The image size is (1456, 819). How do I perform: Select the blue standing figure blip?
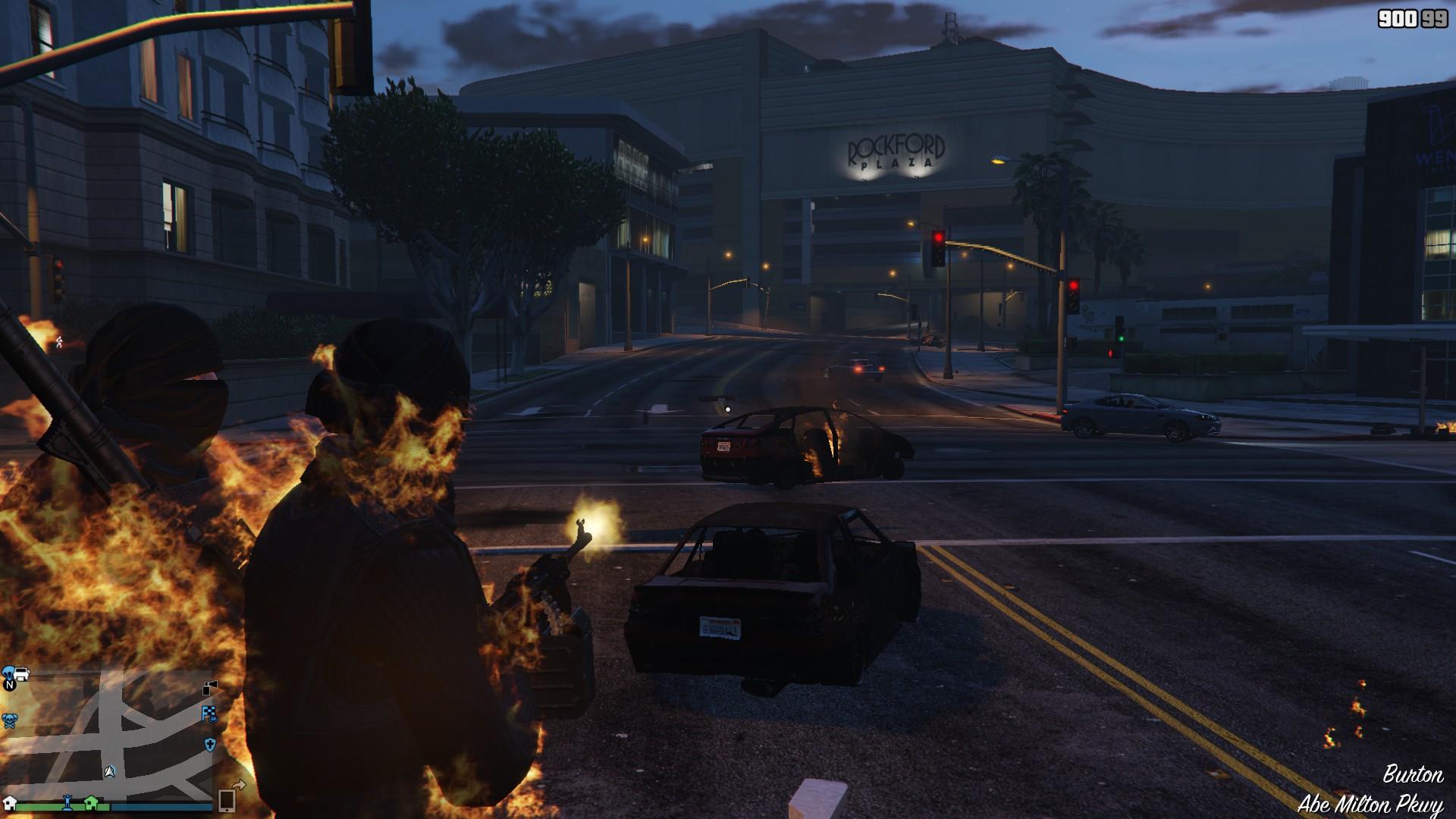tap(67, 800)
